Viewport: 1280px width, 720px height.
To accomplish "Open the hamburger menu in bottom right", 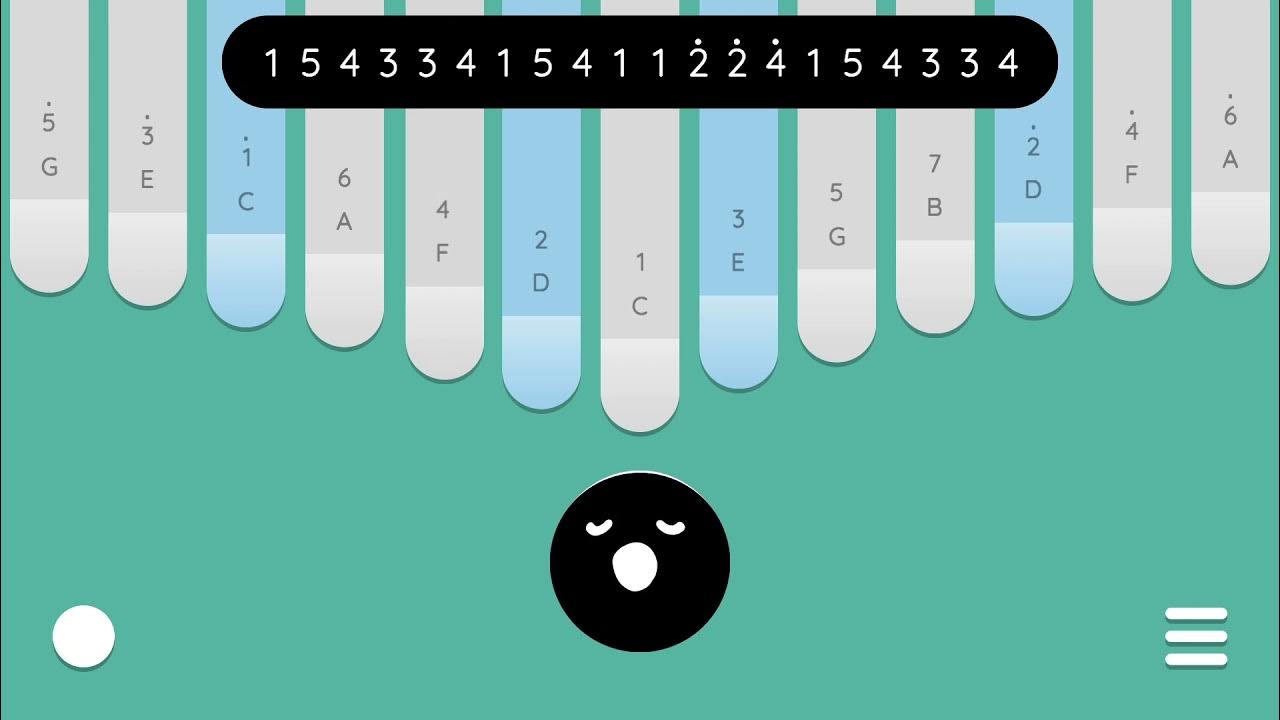I will click(1198, 636).
